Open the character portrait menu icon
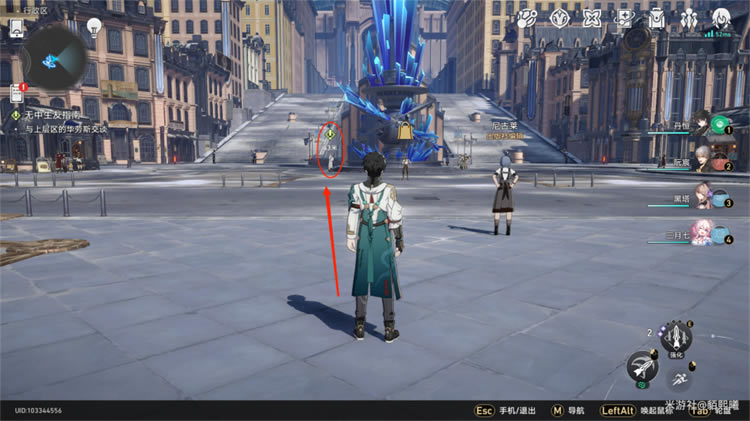 pos(721,18)
